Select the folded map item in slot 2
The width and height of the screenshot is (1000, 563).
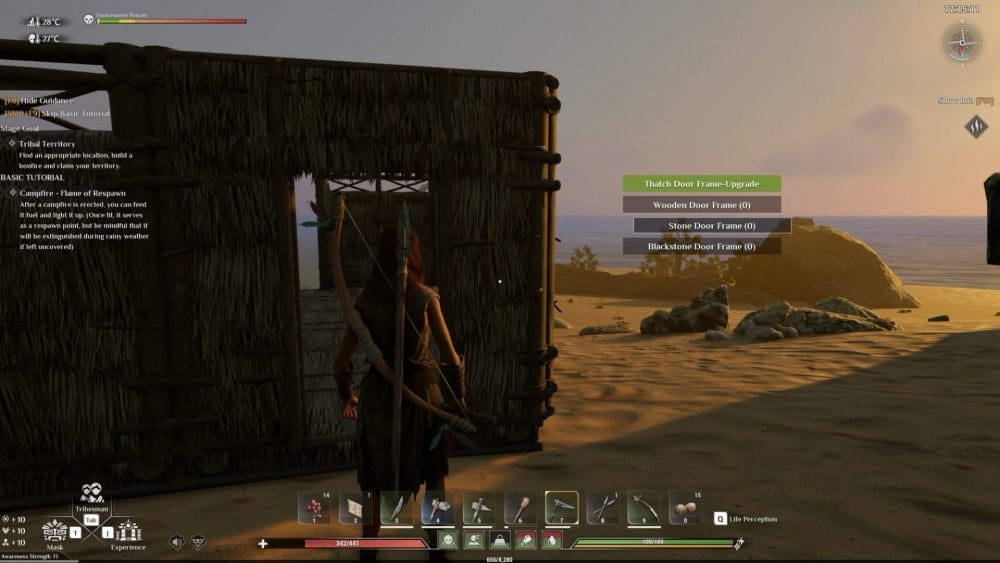coord(355,508)
